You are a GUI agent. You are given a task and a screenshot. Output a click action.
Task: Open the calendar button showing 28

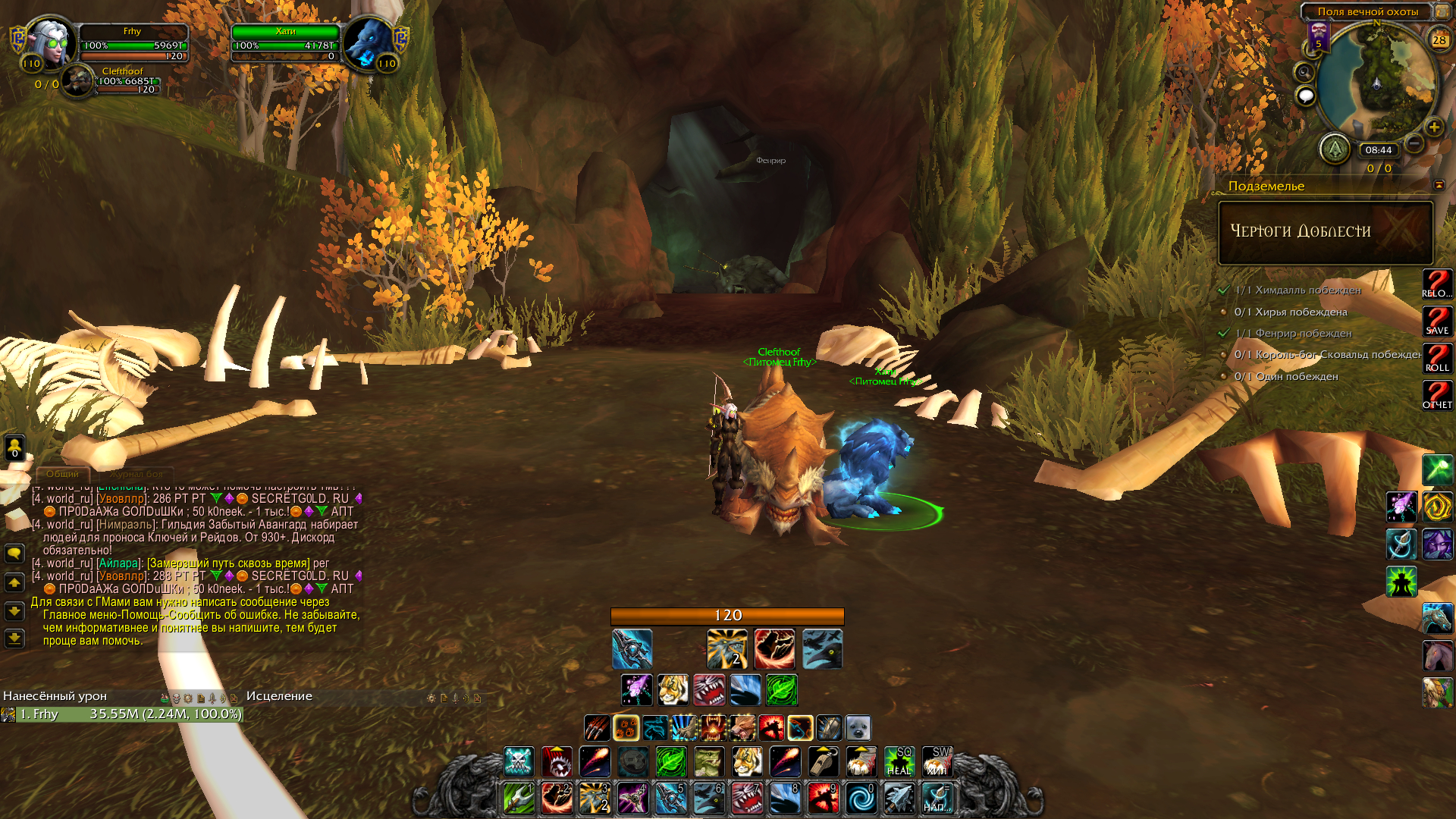[x=1439, y=39]
